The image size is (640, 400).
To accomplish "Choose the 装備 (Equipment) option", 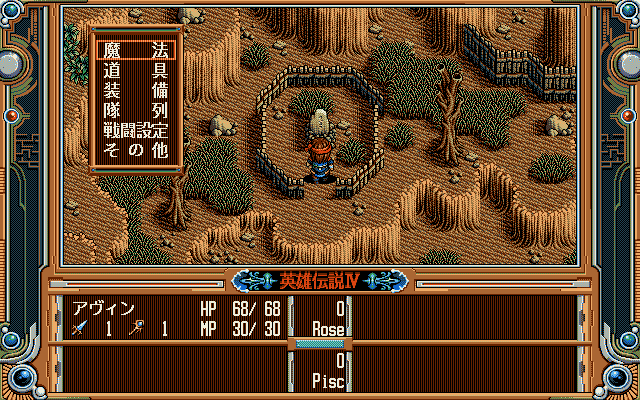I will click(134, 89).
